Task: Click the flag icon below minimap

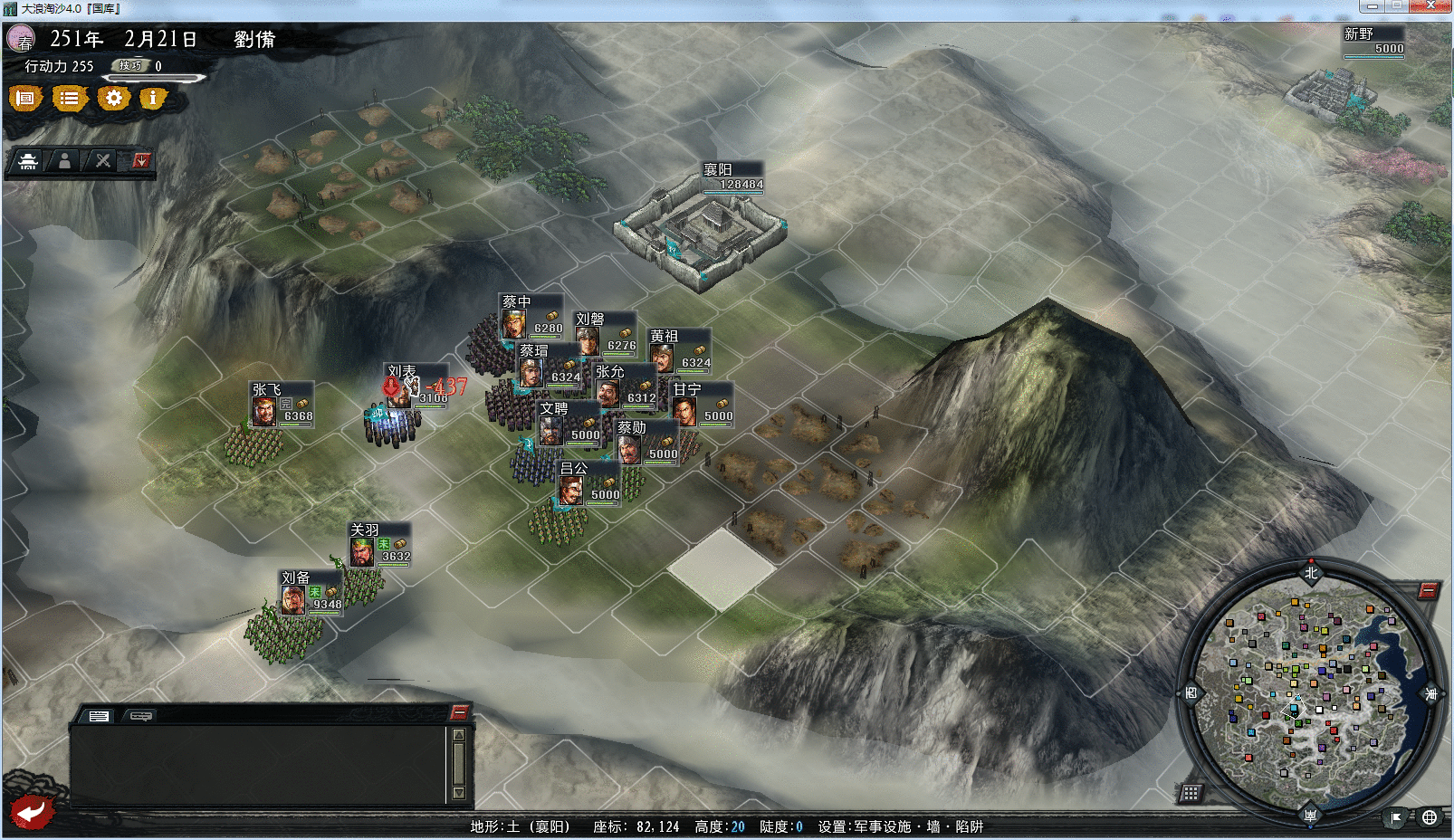Action: [1396, 817]
